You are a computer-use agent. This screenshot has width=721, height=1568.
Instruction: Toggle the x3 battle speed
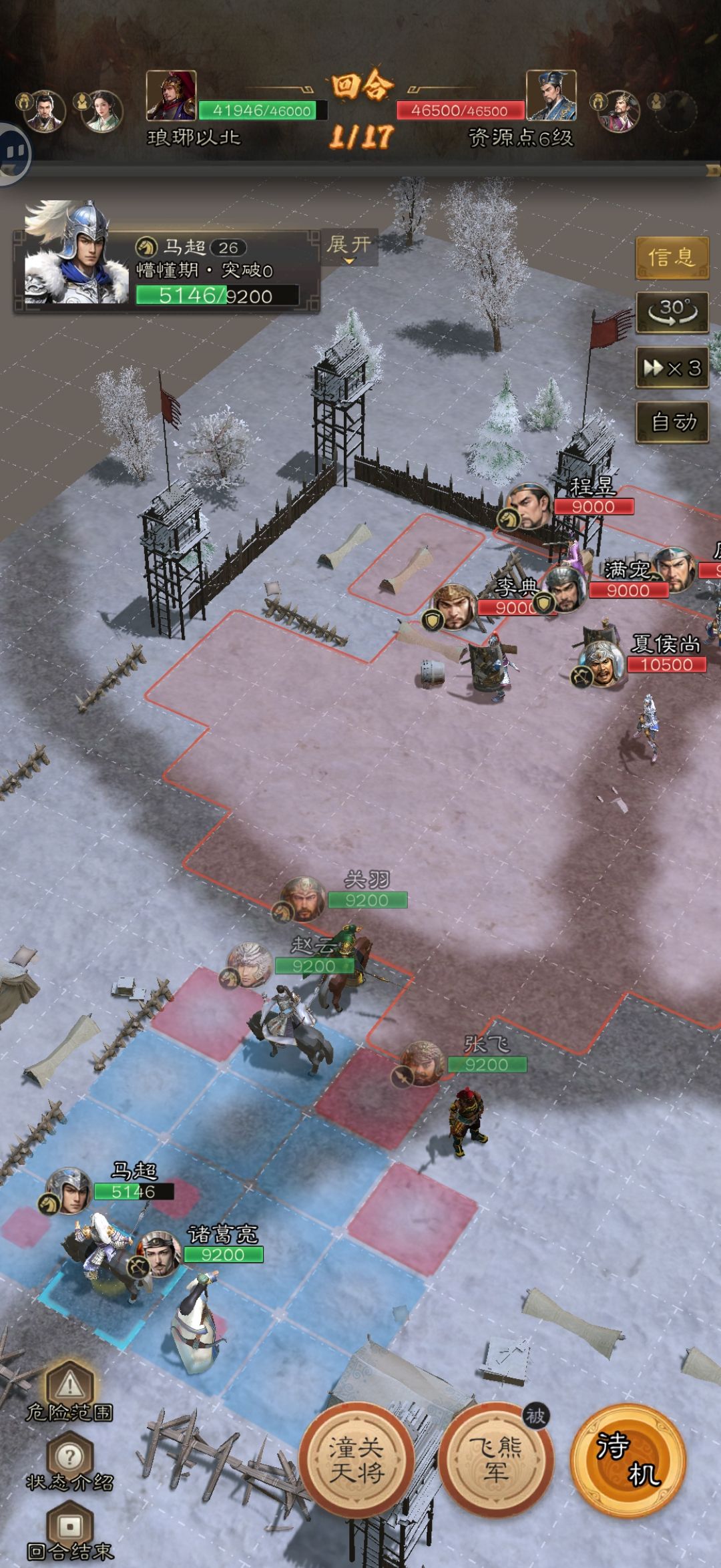click(672, 368)
